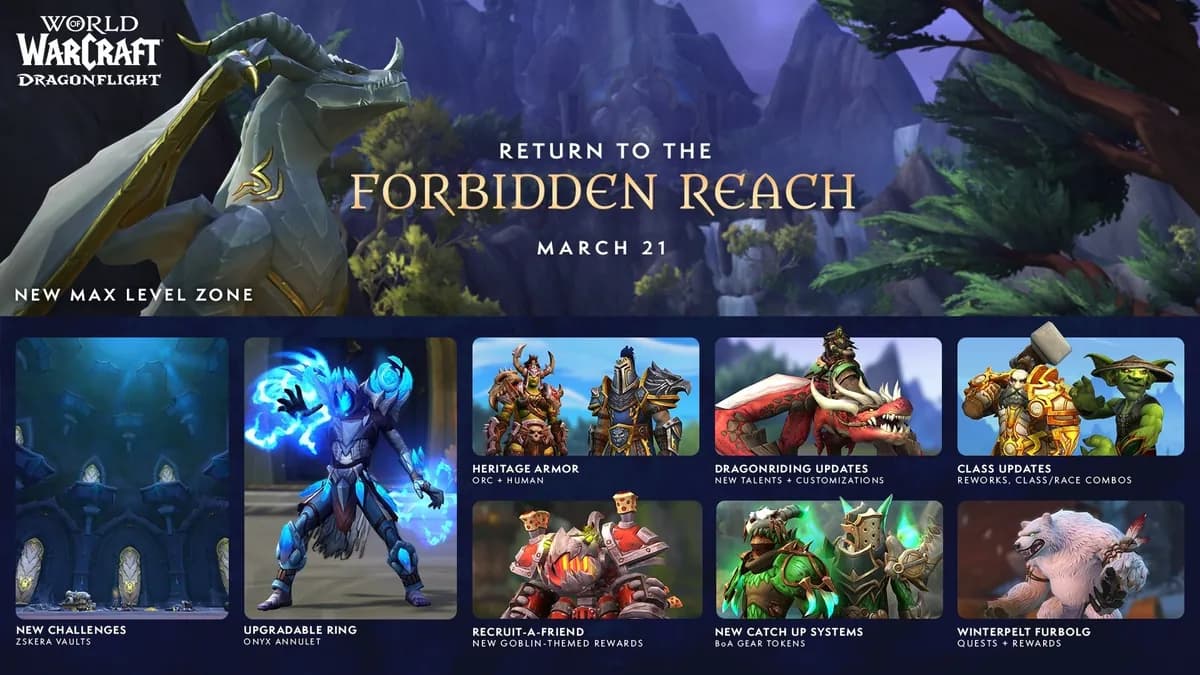Select the Recruit-A-Friend rewards thumbnail
1200x675 pixels.
click(585, 559)
